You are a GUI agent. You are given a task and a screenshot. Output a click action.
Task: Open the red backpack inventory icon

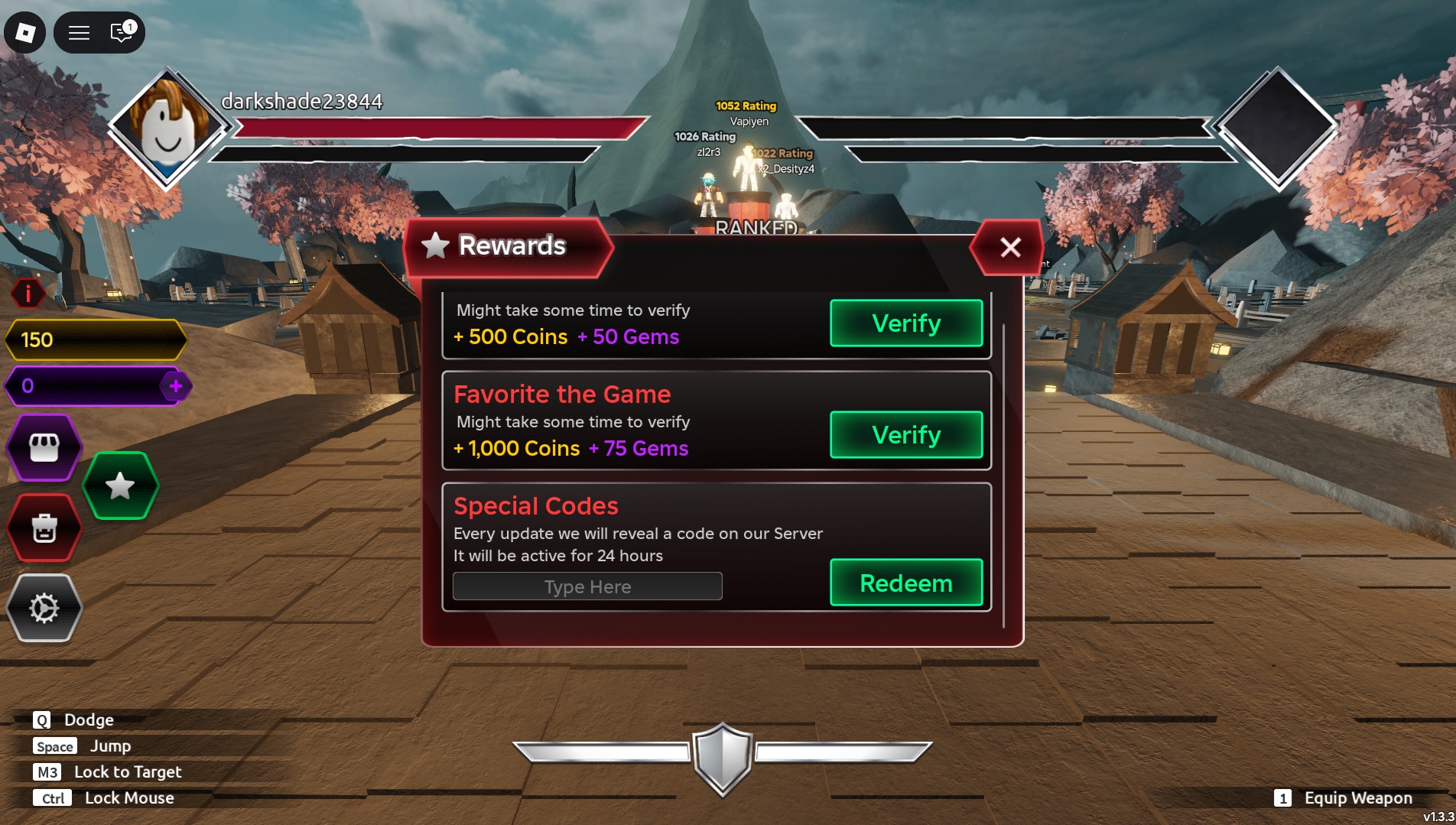pyautogui.click(x=44, y=528)
